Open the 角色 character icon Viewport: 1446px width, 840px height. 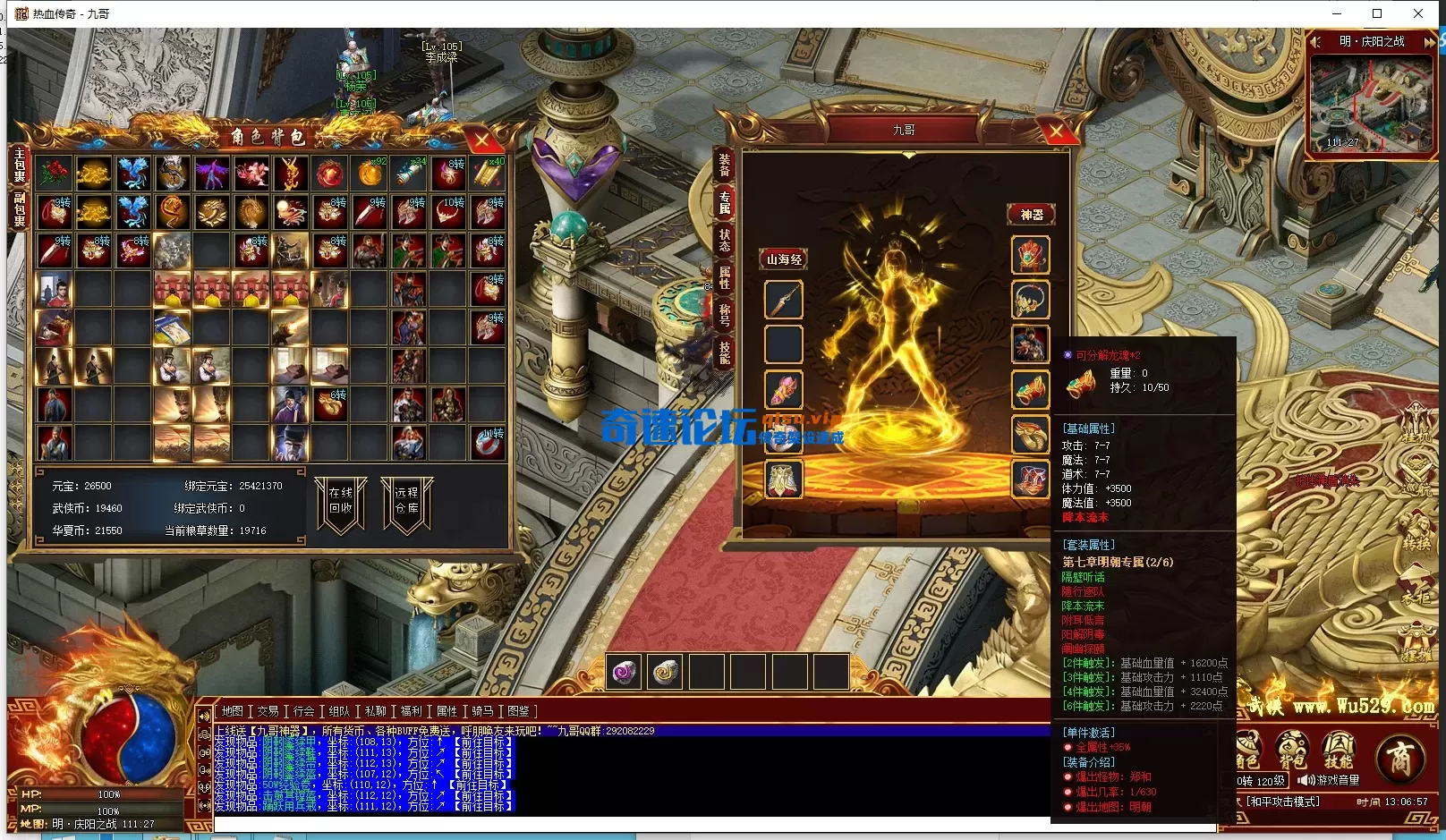(1249, 747)
